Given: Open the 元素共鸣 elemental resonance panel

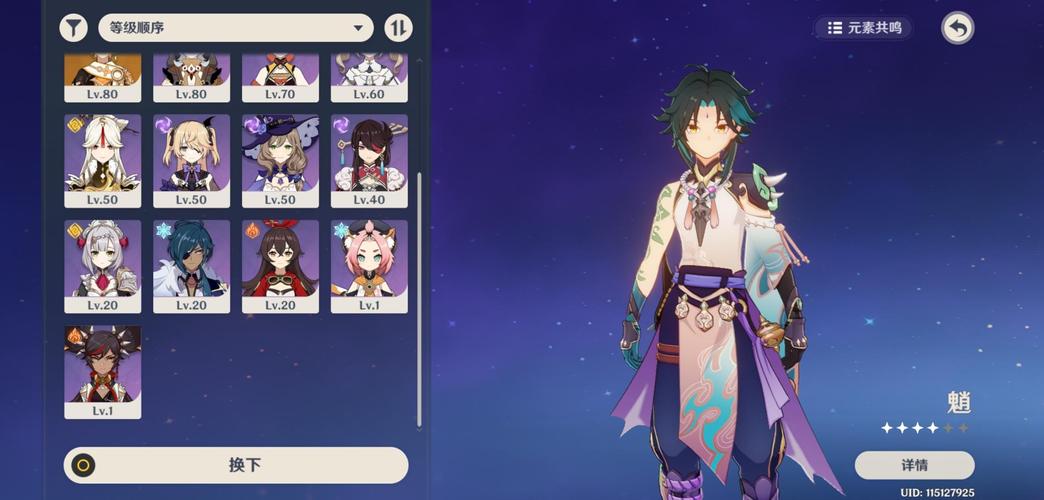Looking at the screenshot, I should click(x=864, y=28).
